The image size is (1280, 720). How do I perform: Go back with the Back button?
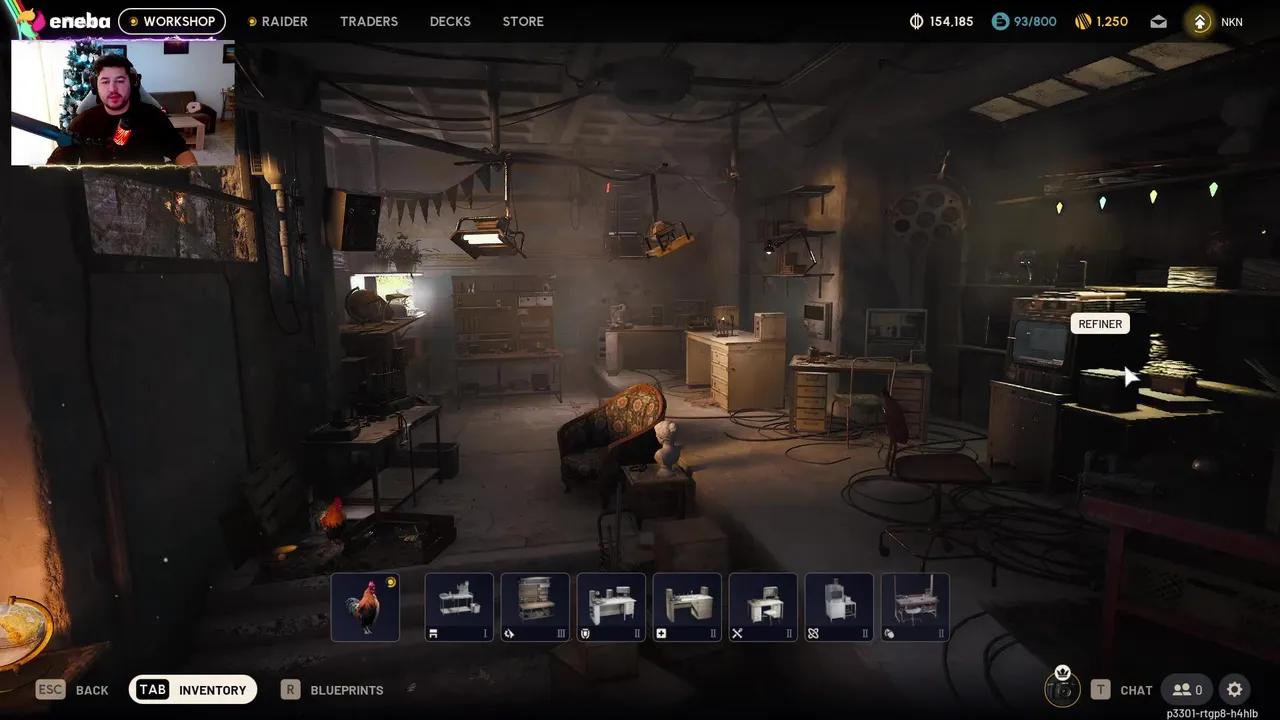(x=72, y=689)
